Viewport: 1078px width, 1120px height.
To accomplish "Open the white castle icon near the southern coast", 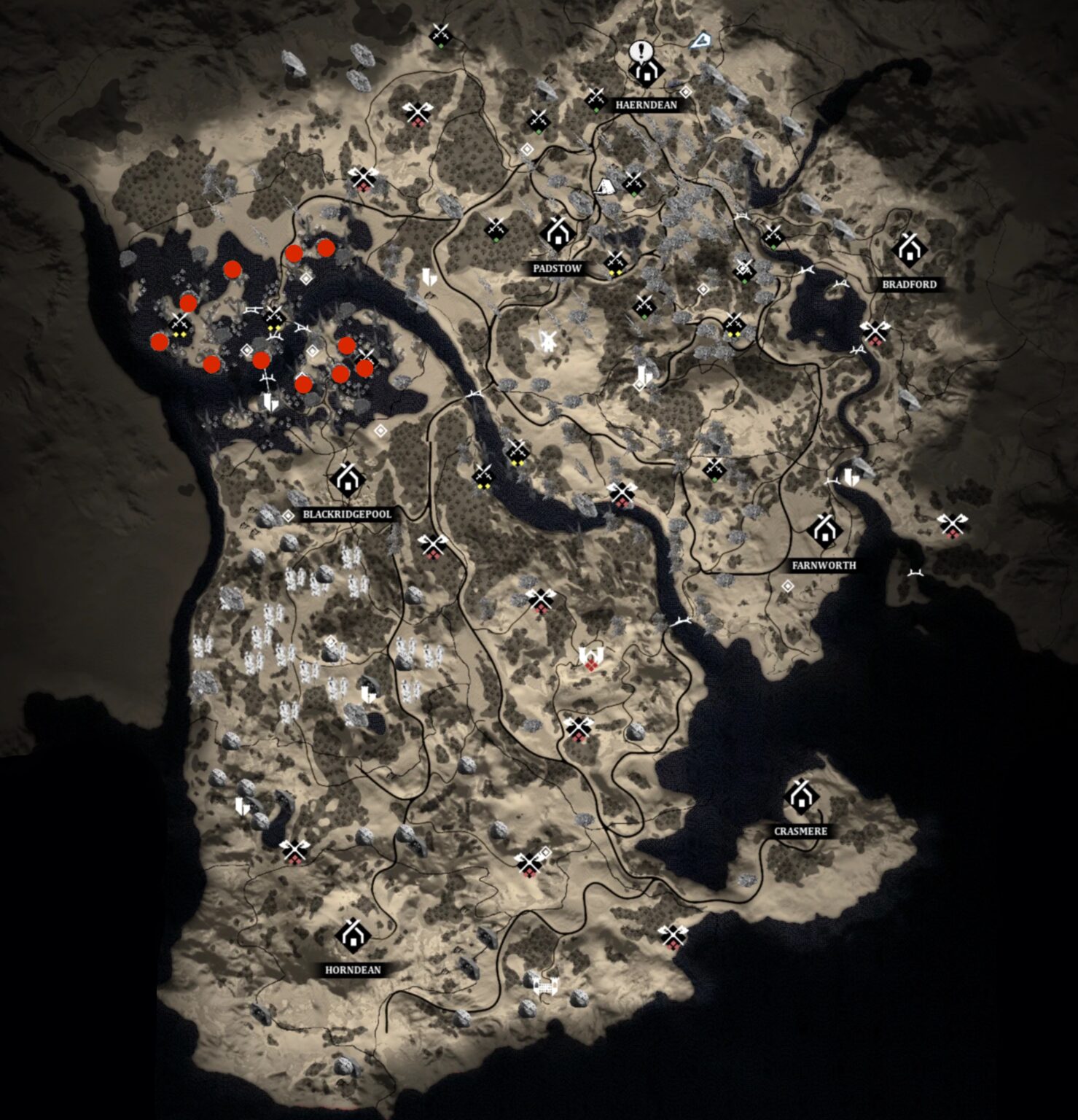I will click(545, 986).
